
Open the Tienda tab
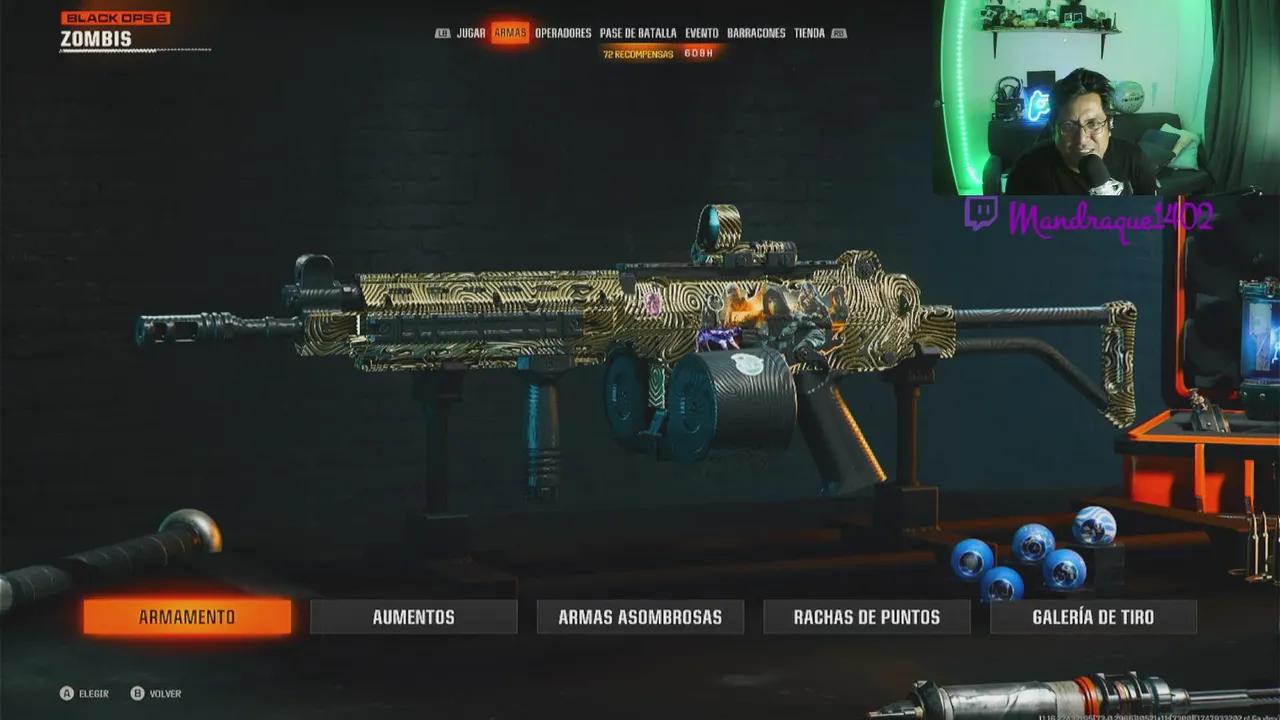809,33
